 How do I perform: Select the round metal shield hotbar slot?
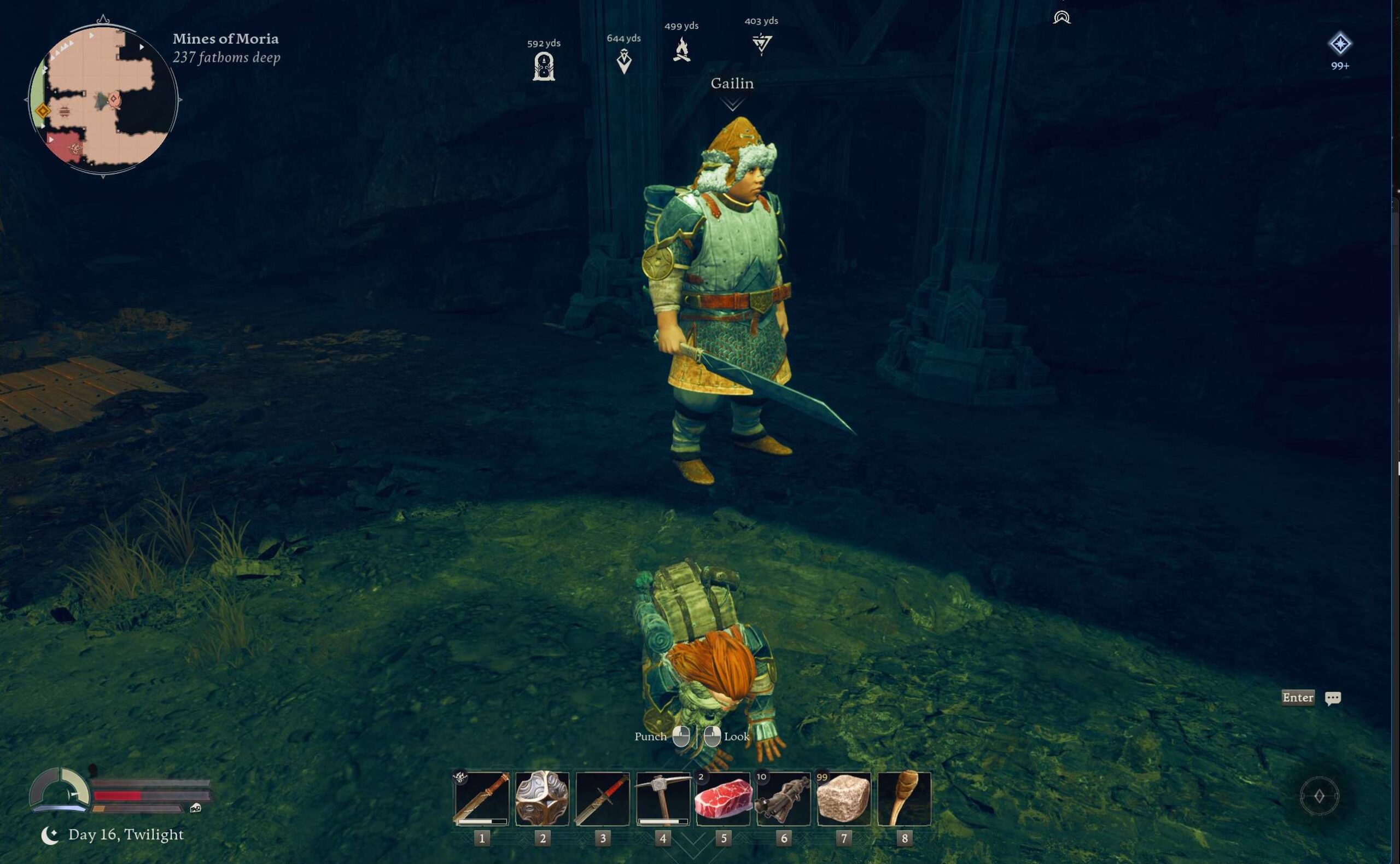542,798
